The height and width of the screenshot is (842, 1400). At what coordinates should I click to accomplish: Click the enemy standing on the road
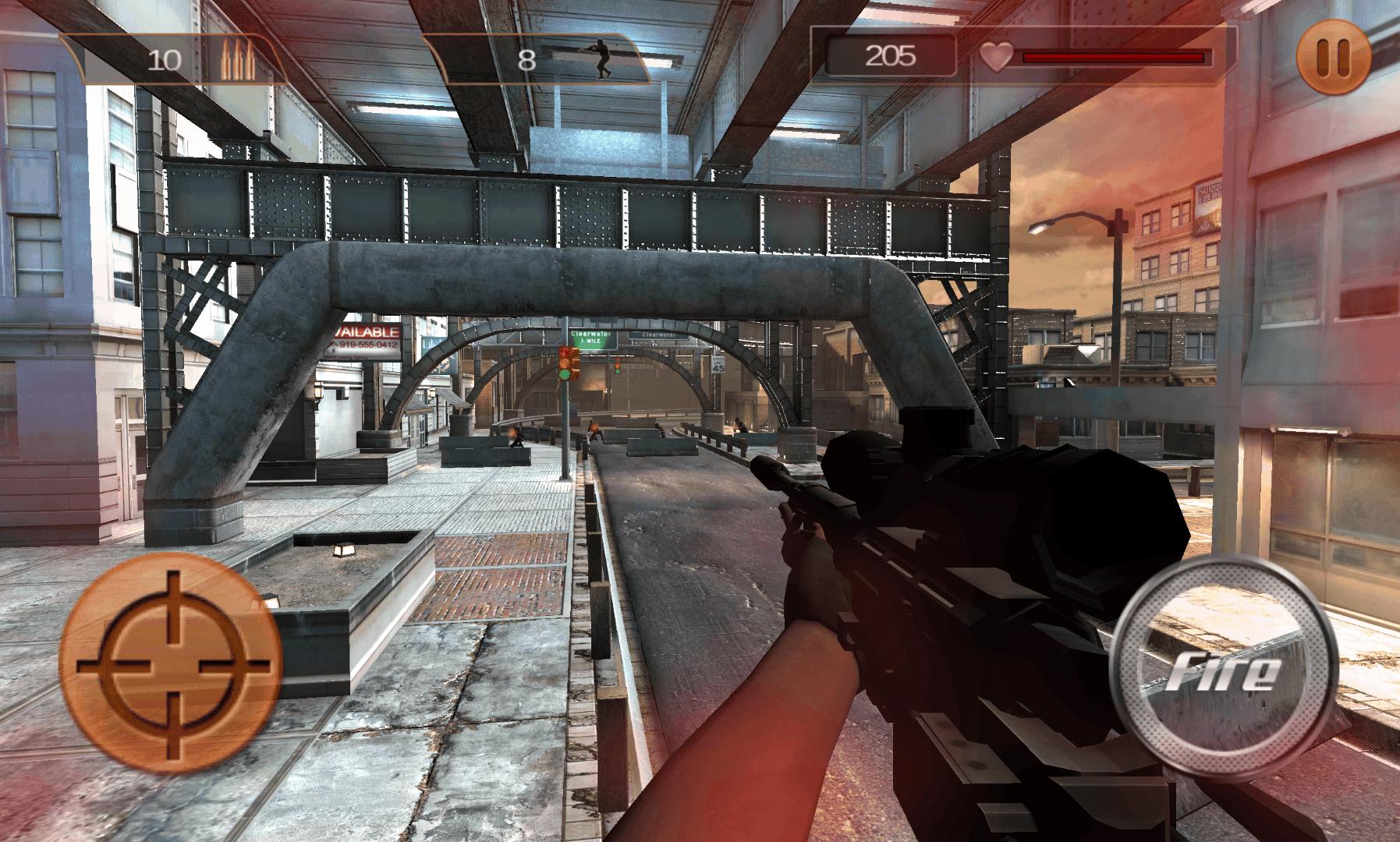coord(594,429)
